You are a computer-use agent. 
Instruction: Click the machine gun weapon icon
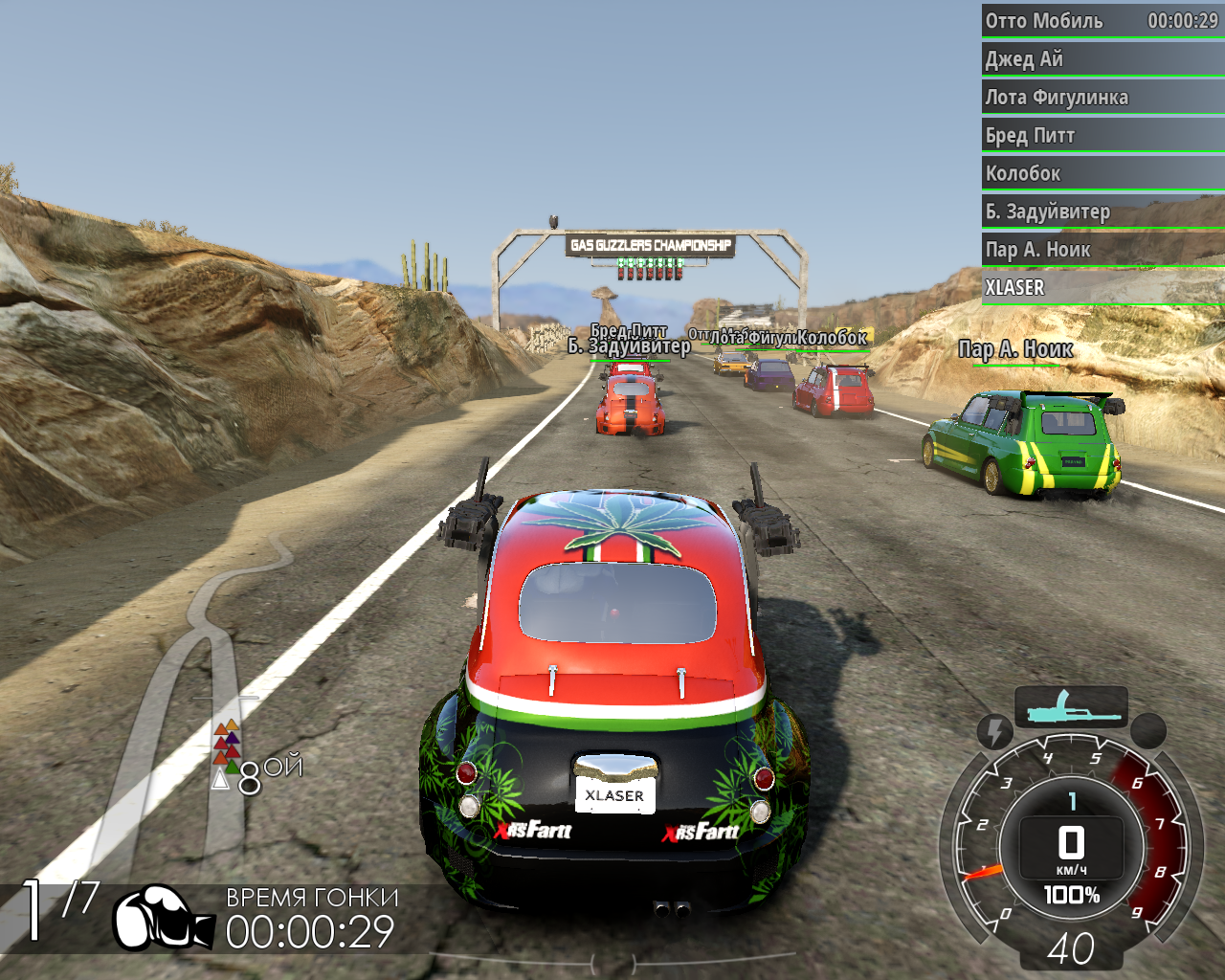tap(1071, 707)
